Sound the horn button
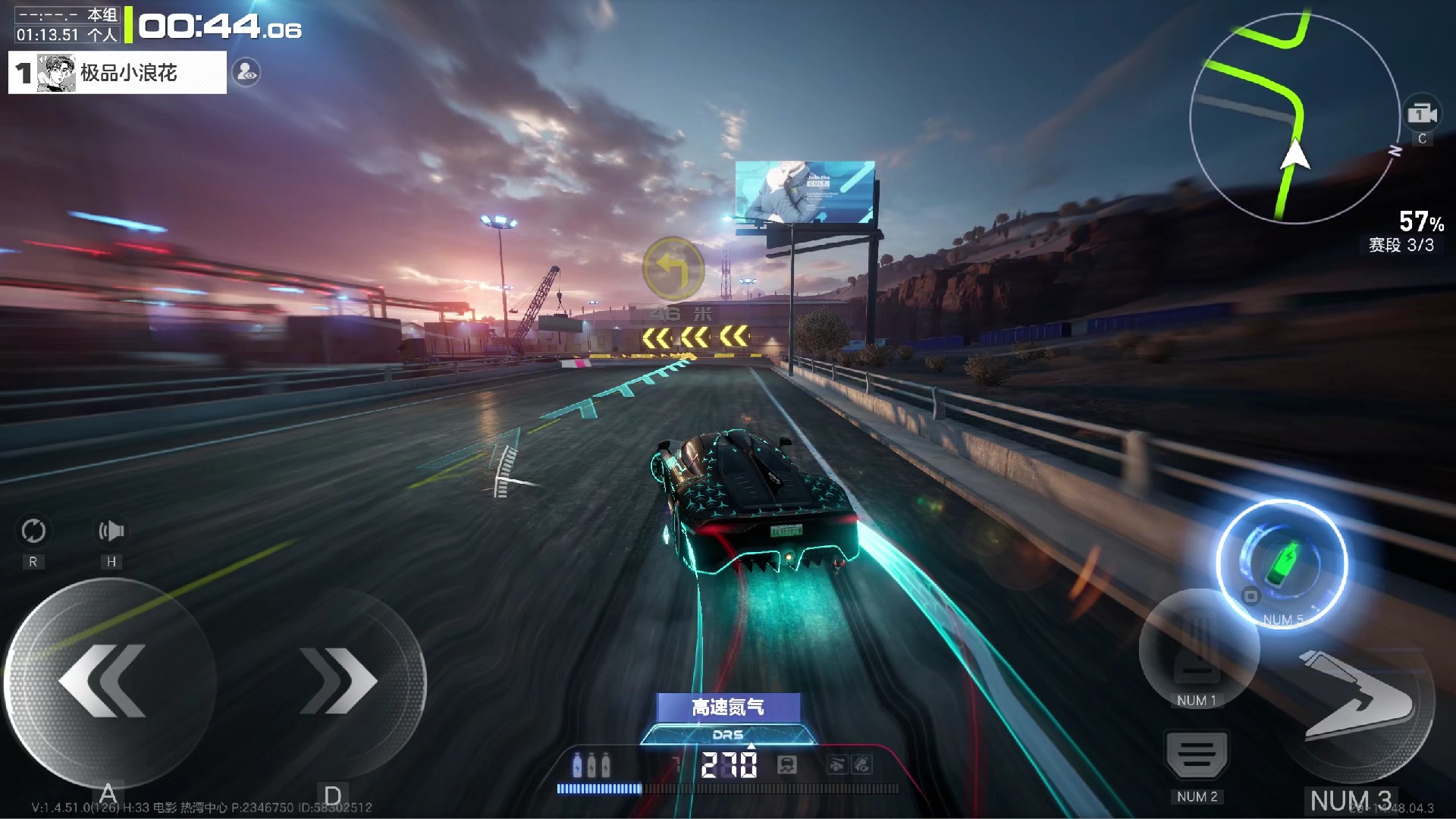 (x=111, y=531)
